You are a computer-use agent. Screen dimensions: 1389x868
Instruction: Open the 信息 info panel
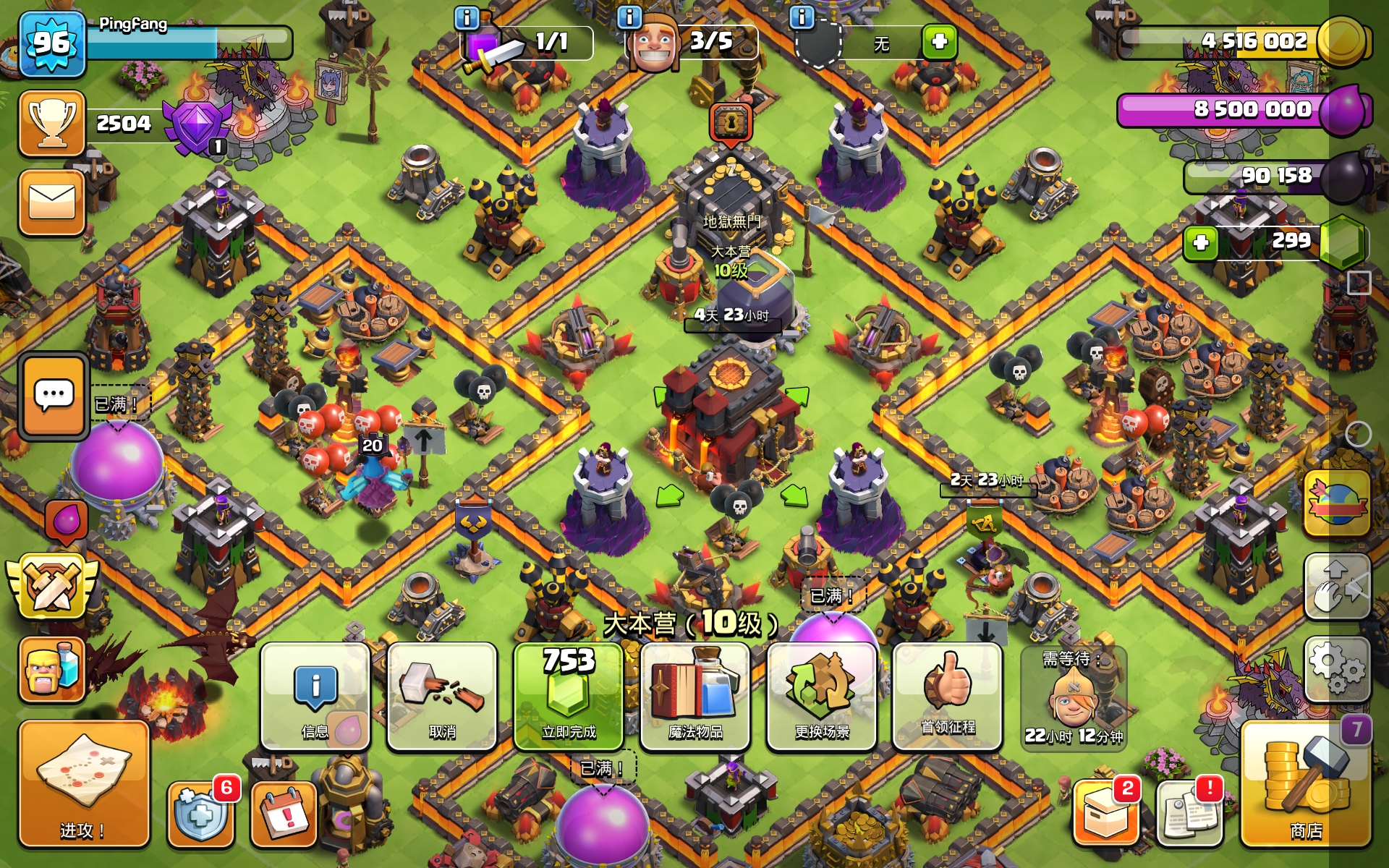coord(315,696)
